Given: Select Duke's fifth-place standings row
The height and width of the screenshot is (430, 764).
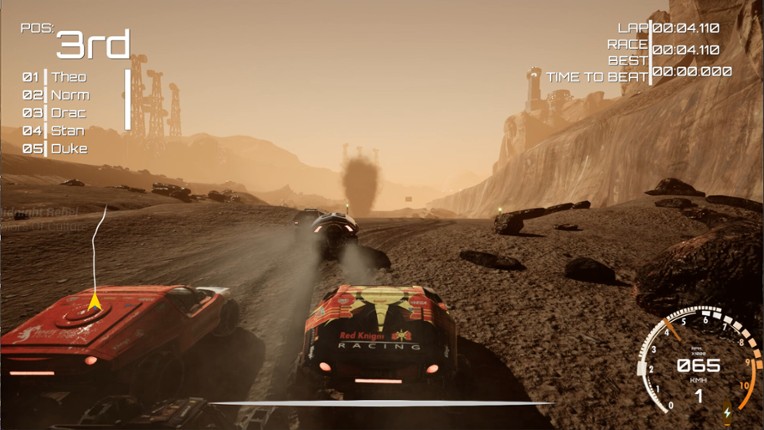Looking at the screenshot, I should click(68, 149).
